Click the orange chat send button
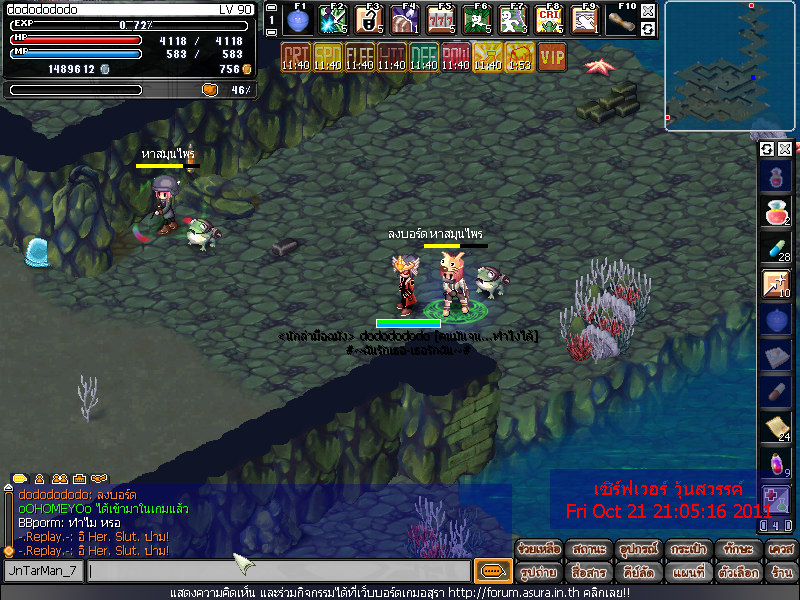 [492, 571]
